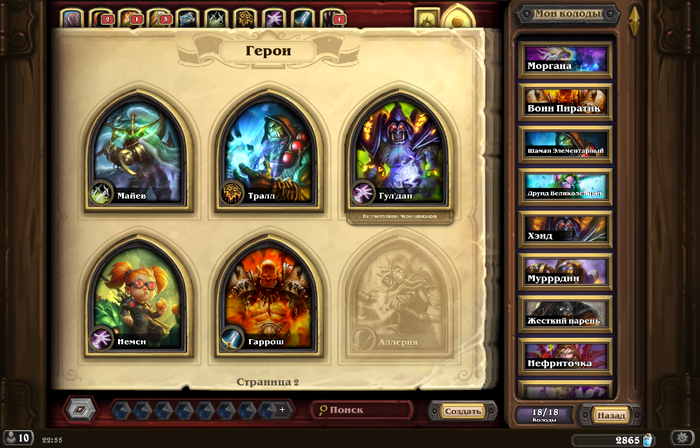Click the Назад back button

[611, 415]
